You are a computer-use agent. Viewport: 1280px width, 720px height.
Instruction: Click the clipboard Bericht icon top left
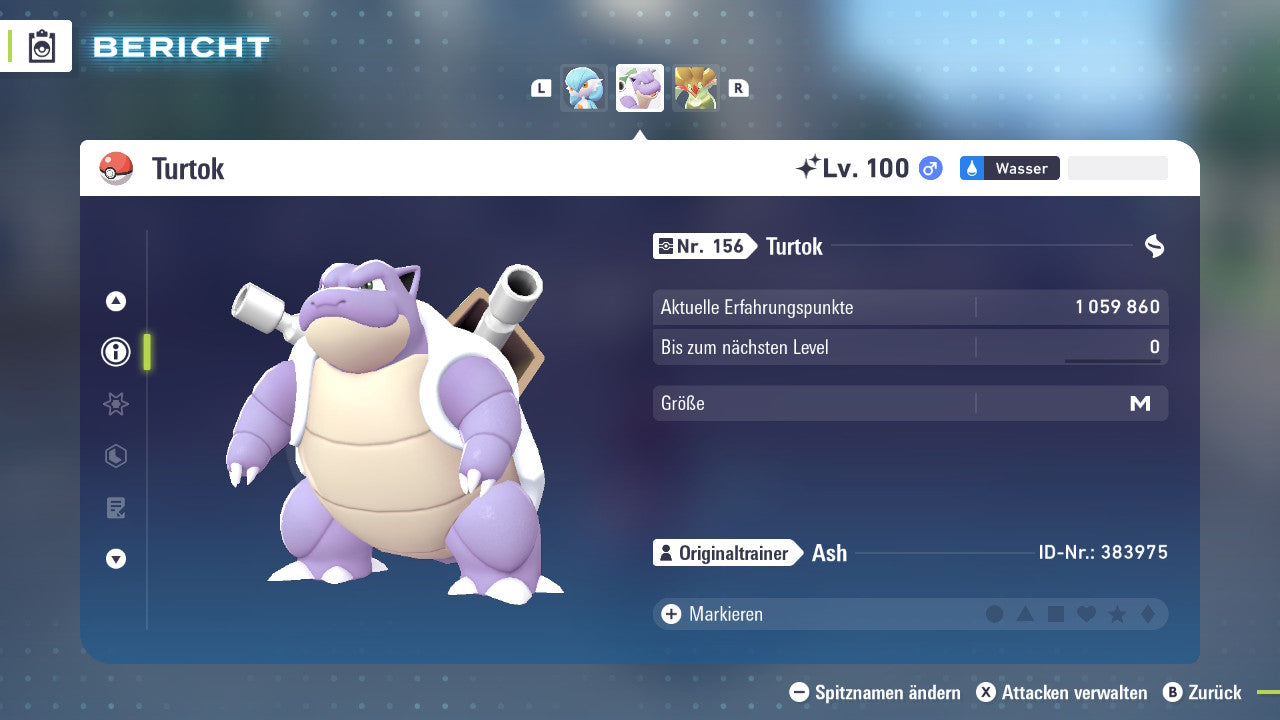coord(40,45)
